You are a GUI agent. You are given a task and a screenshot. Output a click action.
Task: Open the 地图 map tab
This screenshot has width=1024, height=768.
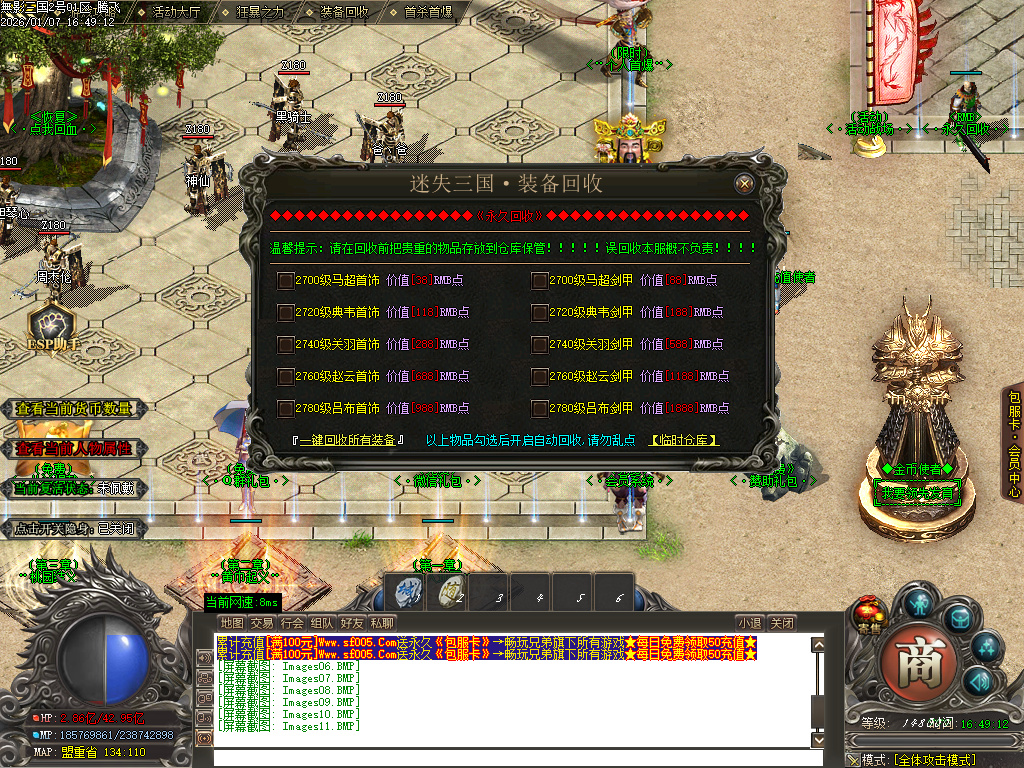[x=232, y=623]
